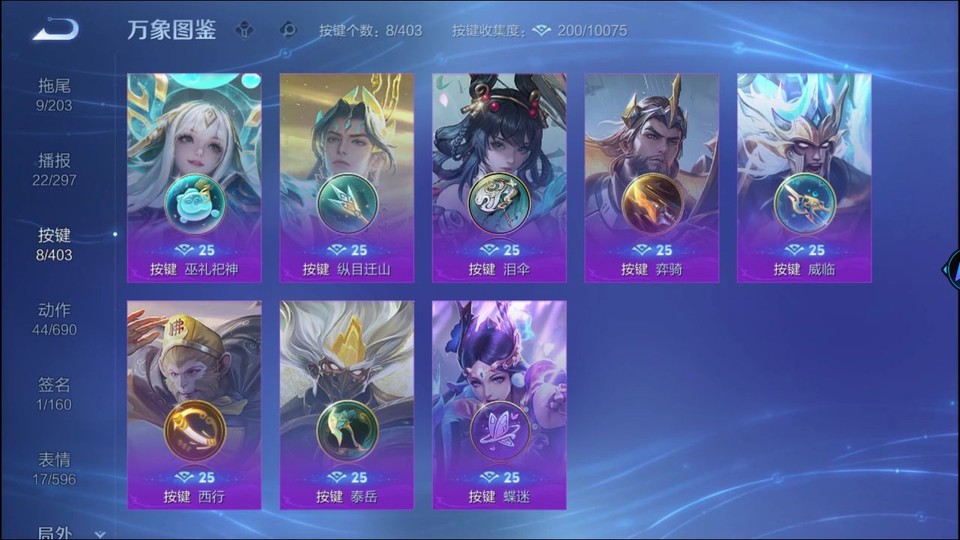
Task: Show the 动作 category tab
Action: tap(55, 319)
